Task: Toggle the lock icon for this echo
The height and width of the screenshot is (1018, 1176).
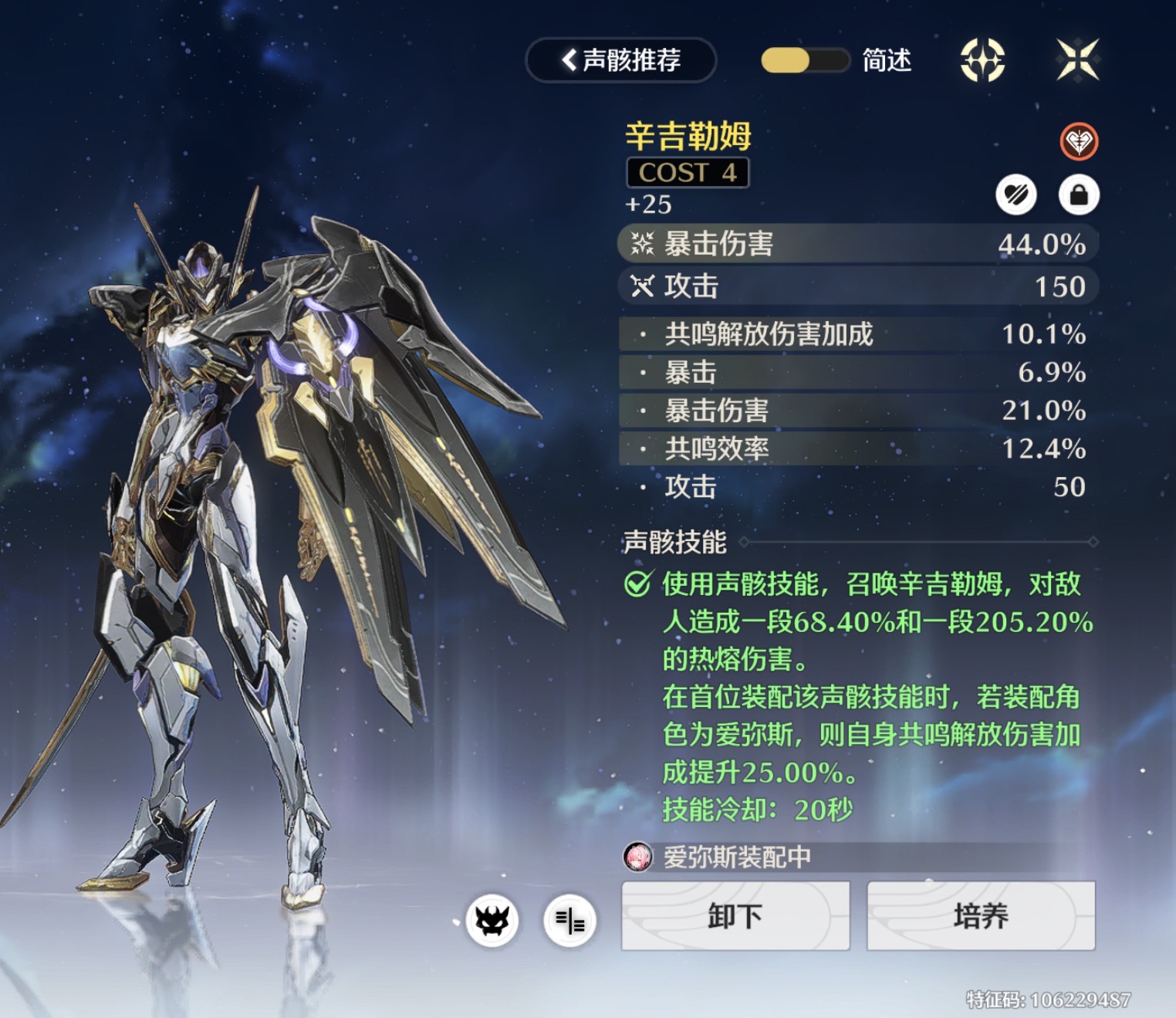Action: 1078,194
